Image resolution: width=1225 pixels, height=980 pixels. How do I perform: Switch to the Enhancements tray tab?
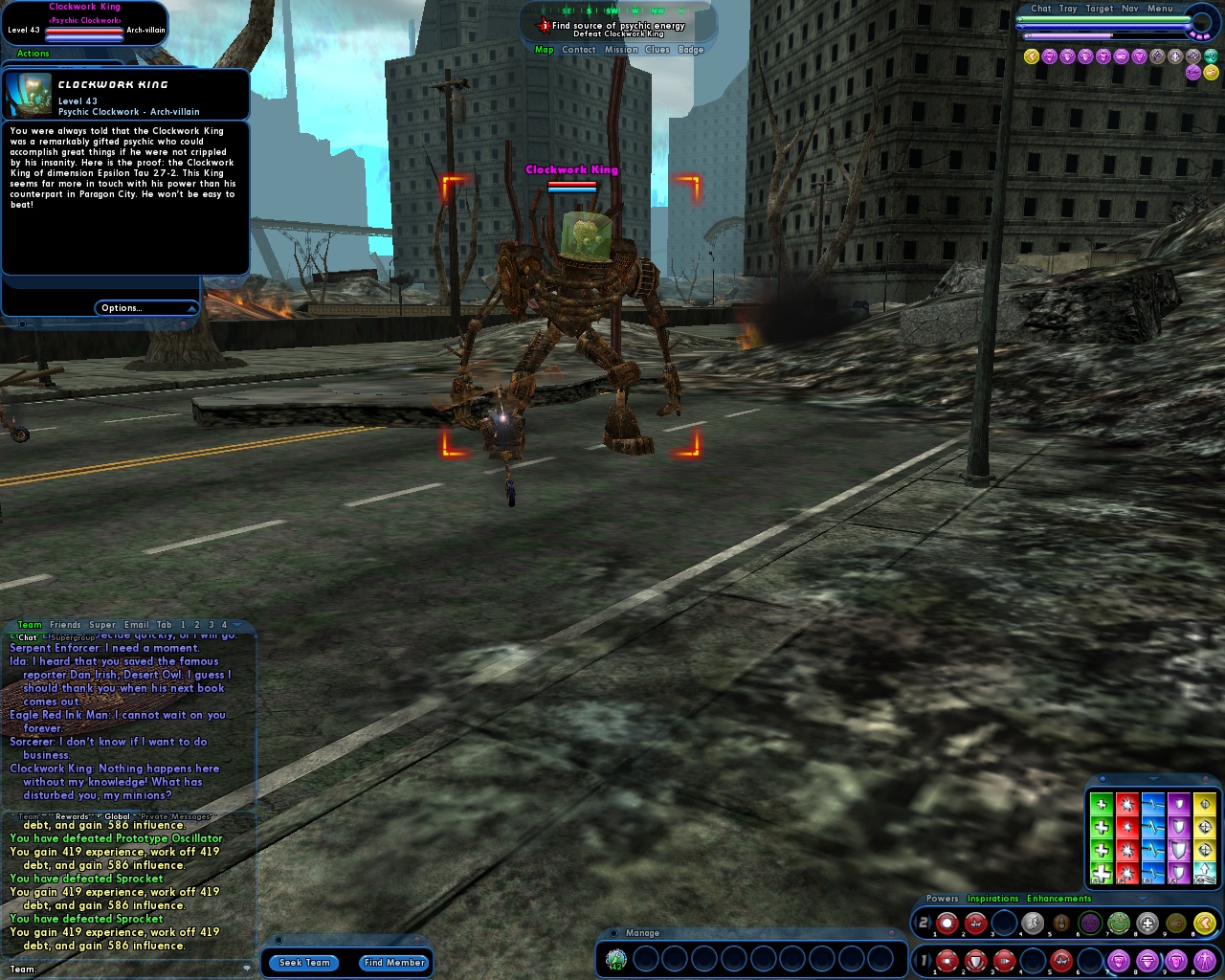(1059, 898)
